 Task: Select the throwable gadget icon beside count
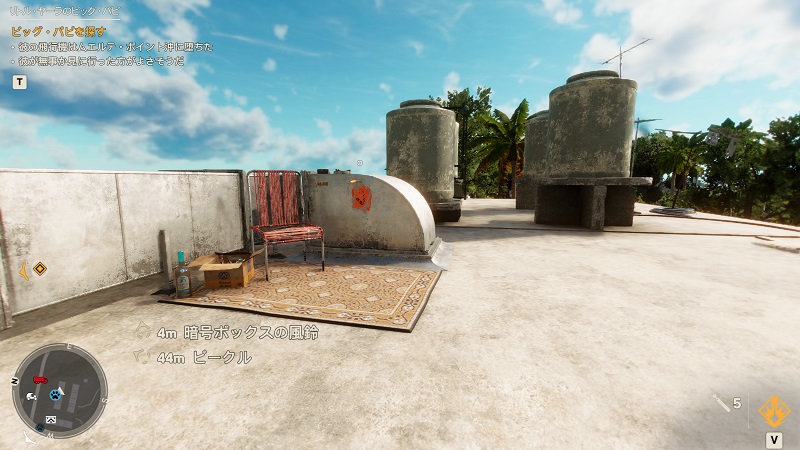tap(720, 402)
